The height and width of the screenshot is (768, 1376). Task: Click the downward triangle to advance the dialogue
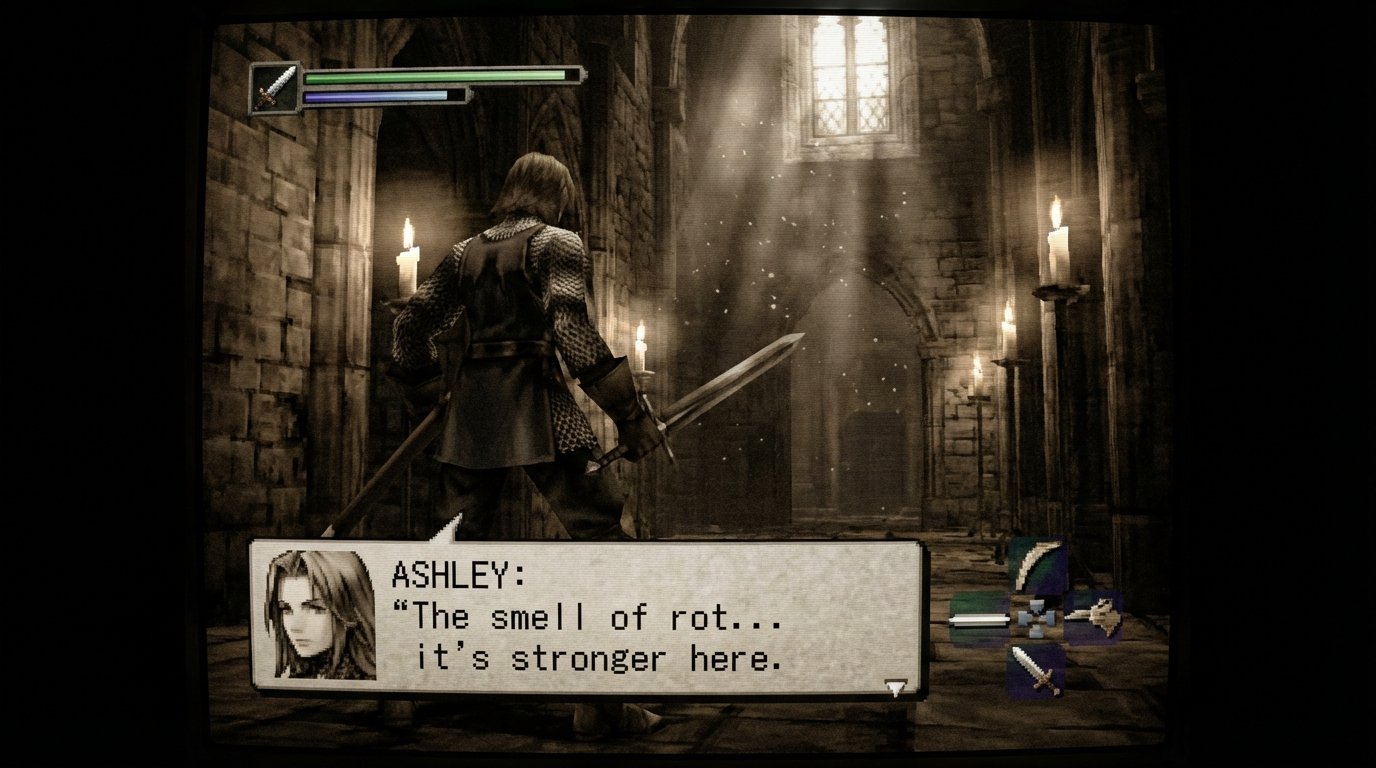point(897,688)
